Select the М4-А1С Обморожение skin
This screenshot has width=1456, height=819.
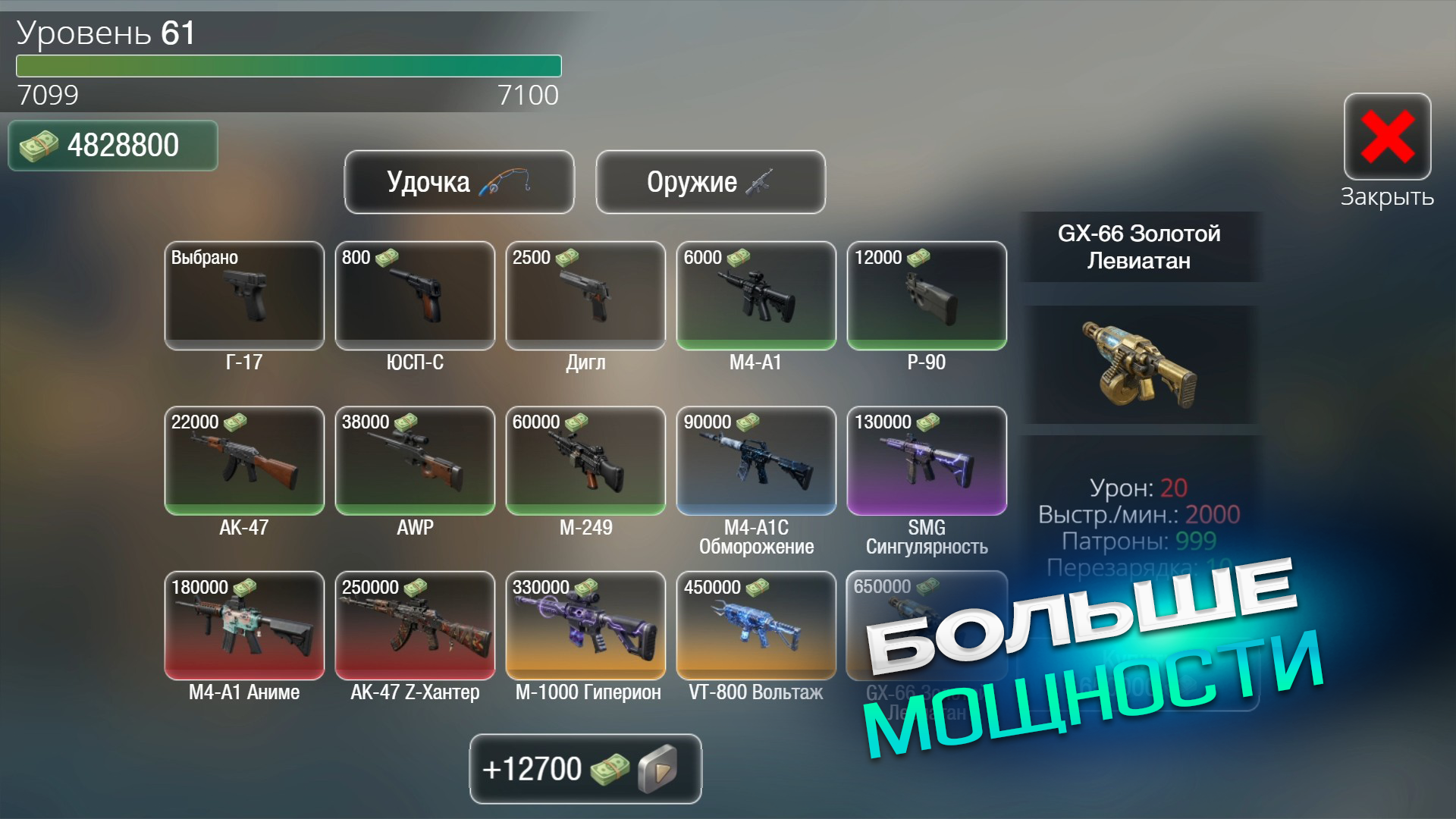pyautogui.click(x=756, y=460)
